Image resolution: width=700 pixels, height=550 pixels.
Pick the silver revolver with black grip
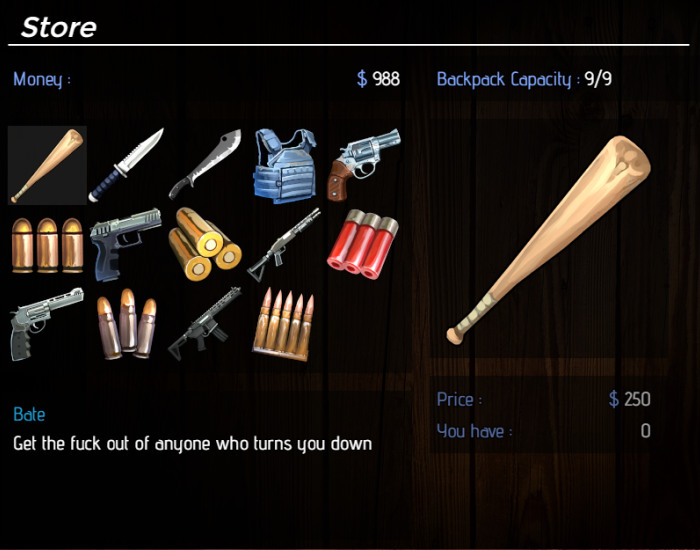pos(47,323)
